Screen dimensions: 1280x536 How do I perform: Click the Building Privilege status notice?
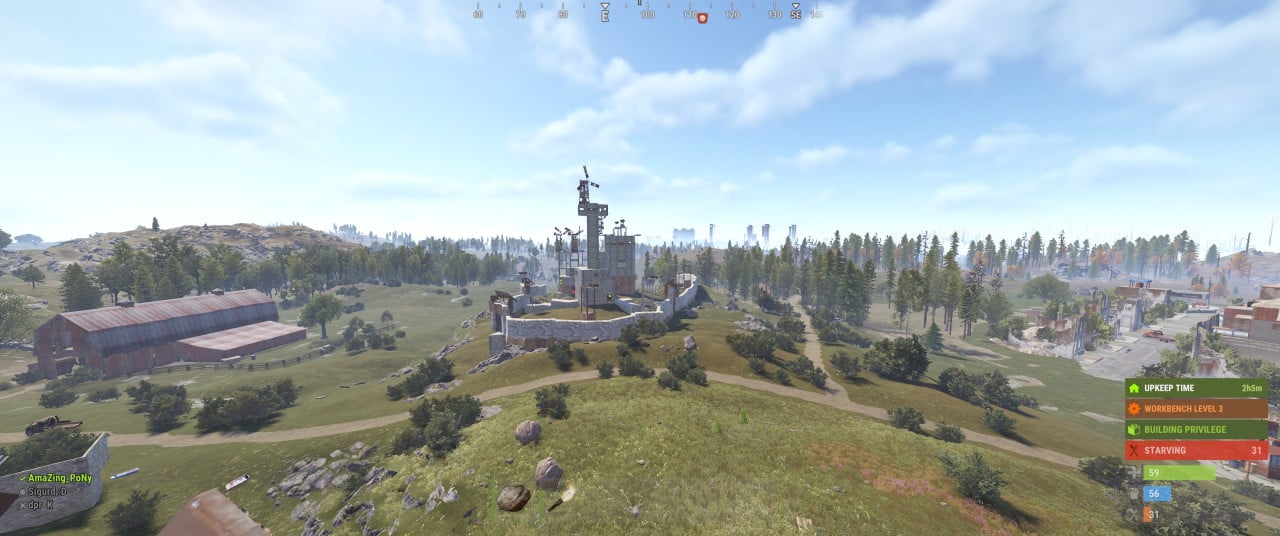coord(1196,429)
